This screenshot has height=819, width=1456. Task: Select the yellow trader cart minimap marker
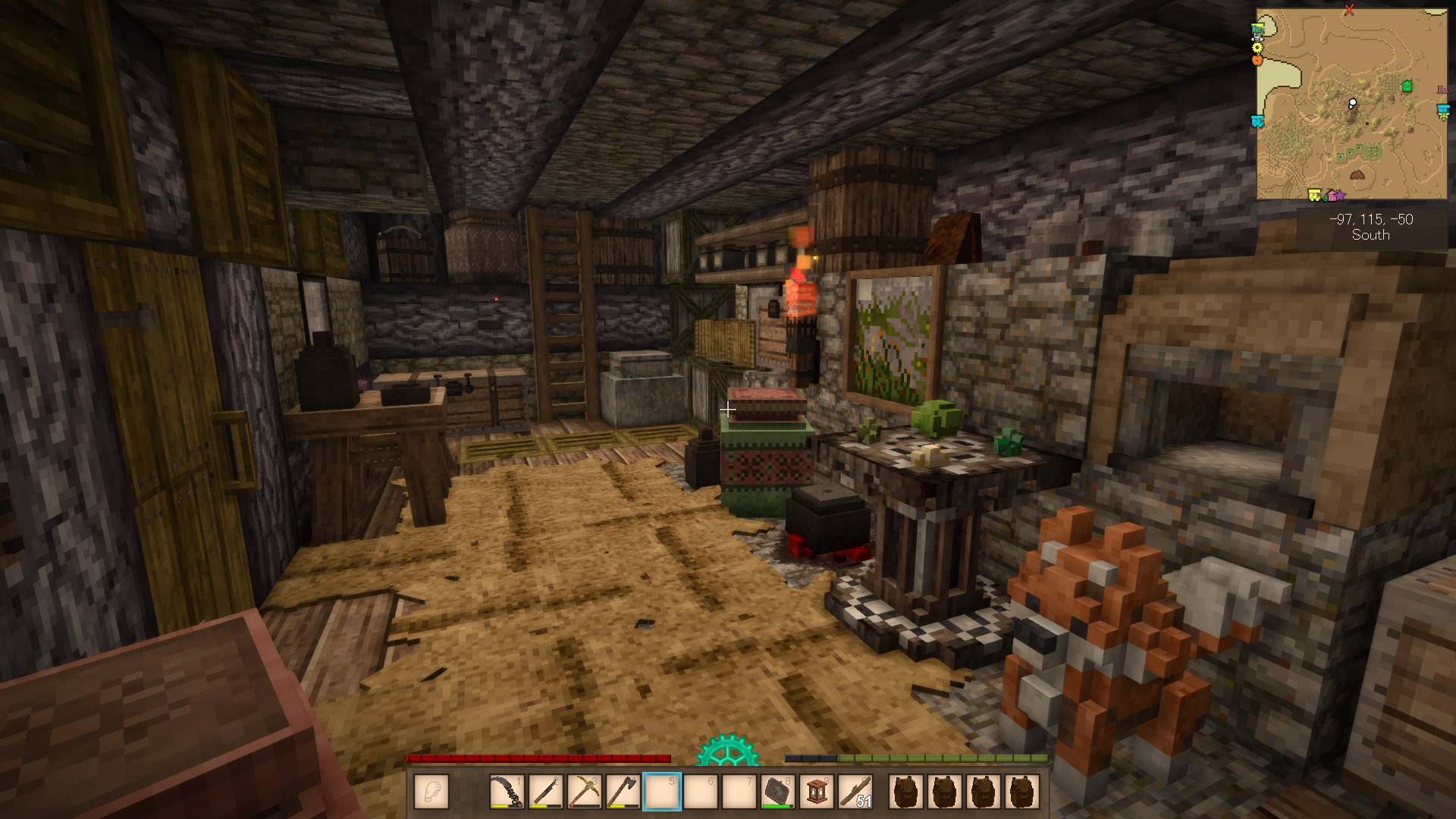pyautogui.click(x=1314, y=195)
